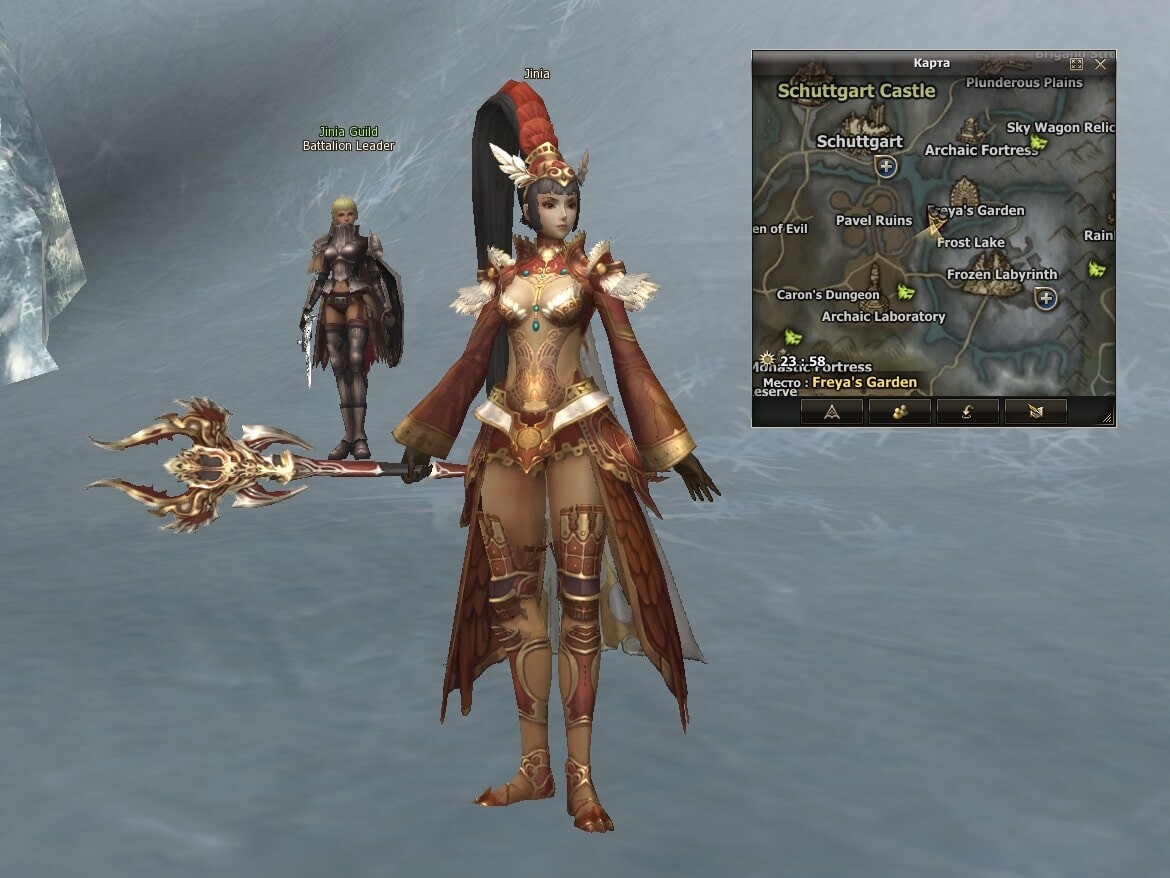1170x878 pixels.
Task: Select the Frost Lake map label
Action: (x=970, y=242)
